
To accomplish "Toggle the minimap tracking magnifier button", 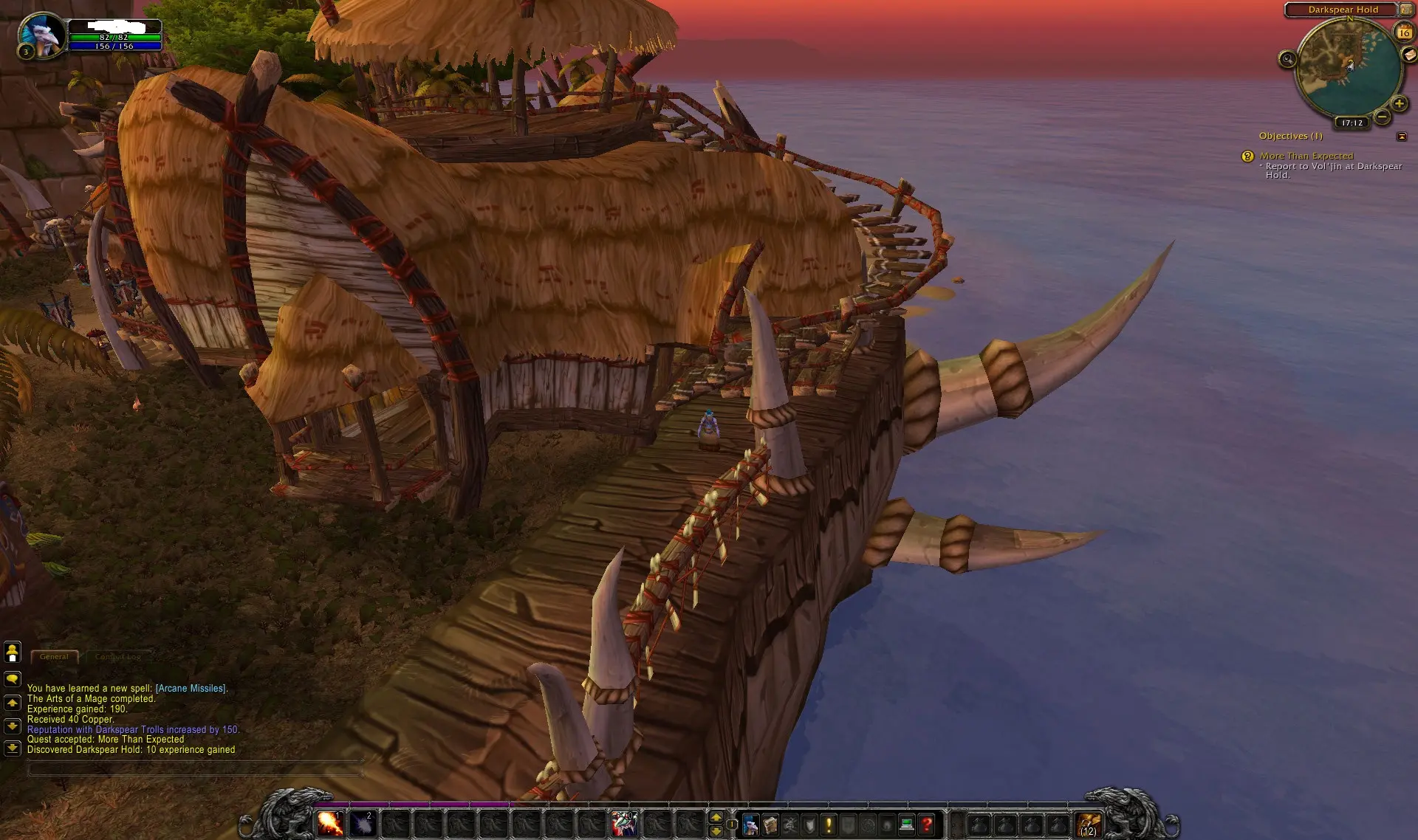I will tap(1287, 59).
